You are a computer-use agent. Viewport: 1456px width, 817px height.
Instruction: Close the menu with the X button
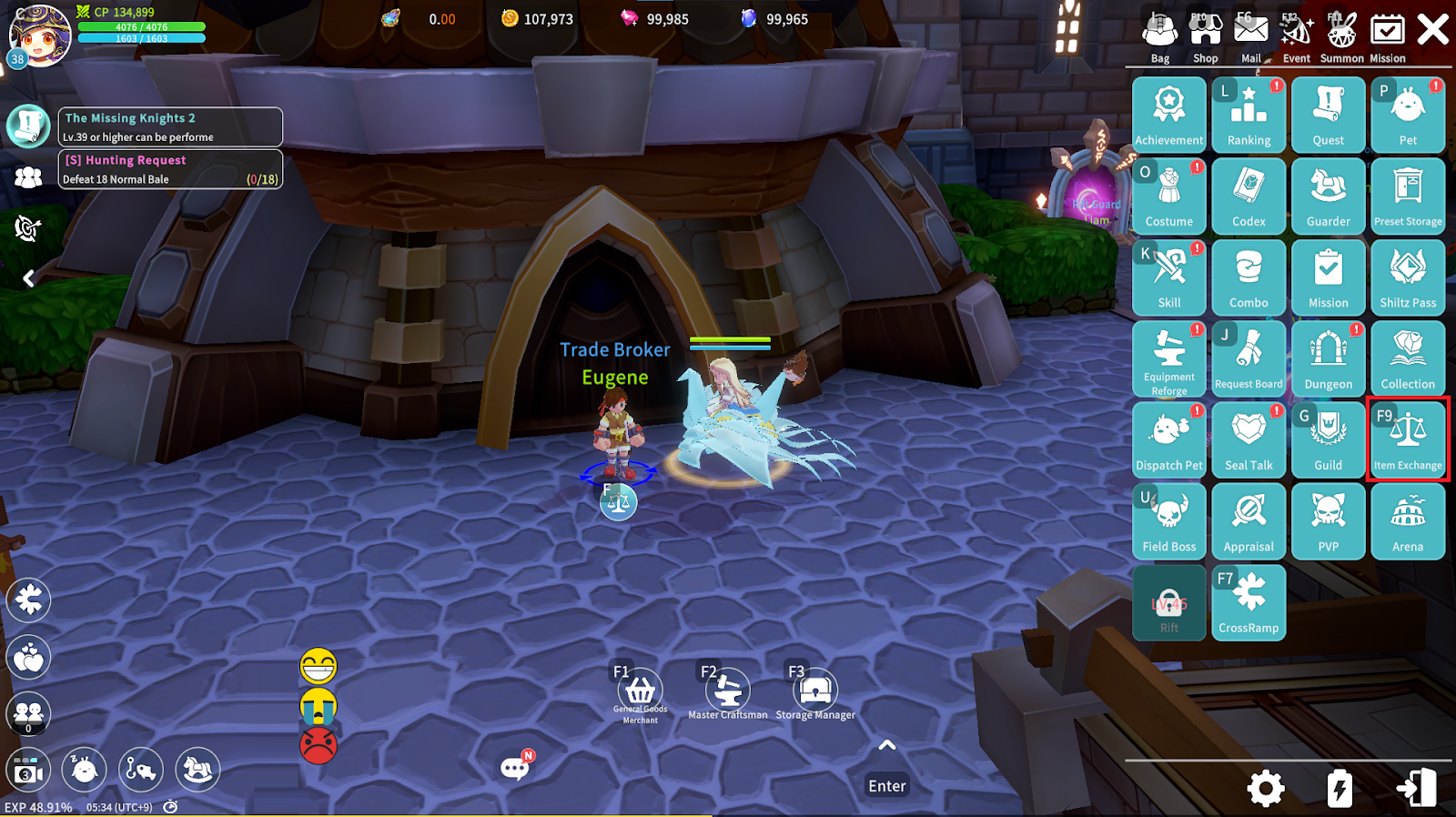coord(1433,30)
